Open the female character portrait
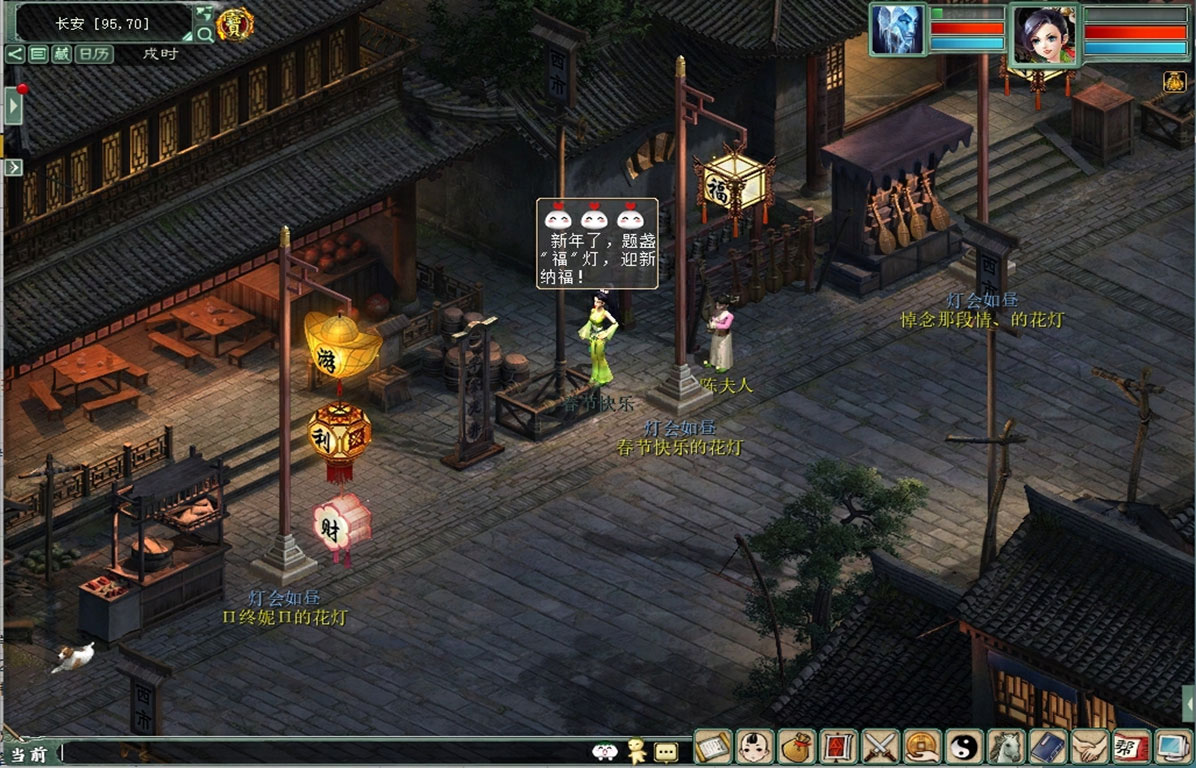1196x768 pixels. click(x=1045, y=34)
